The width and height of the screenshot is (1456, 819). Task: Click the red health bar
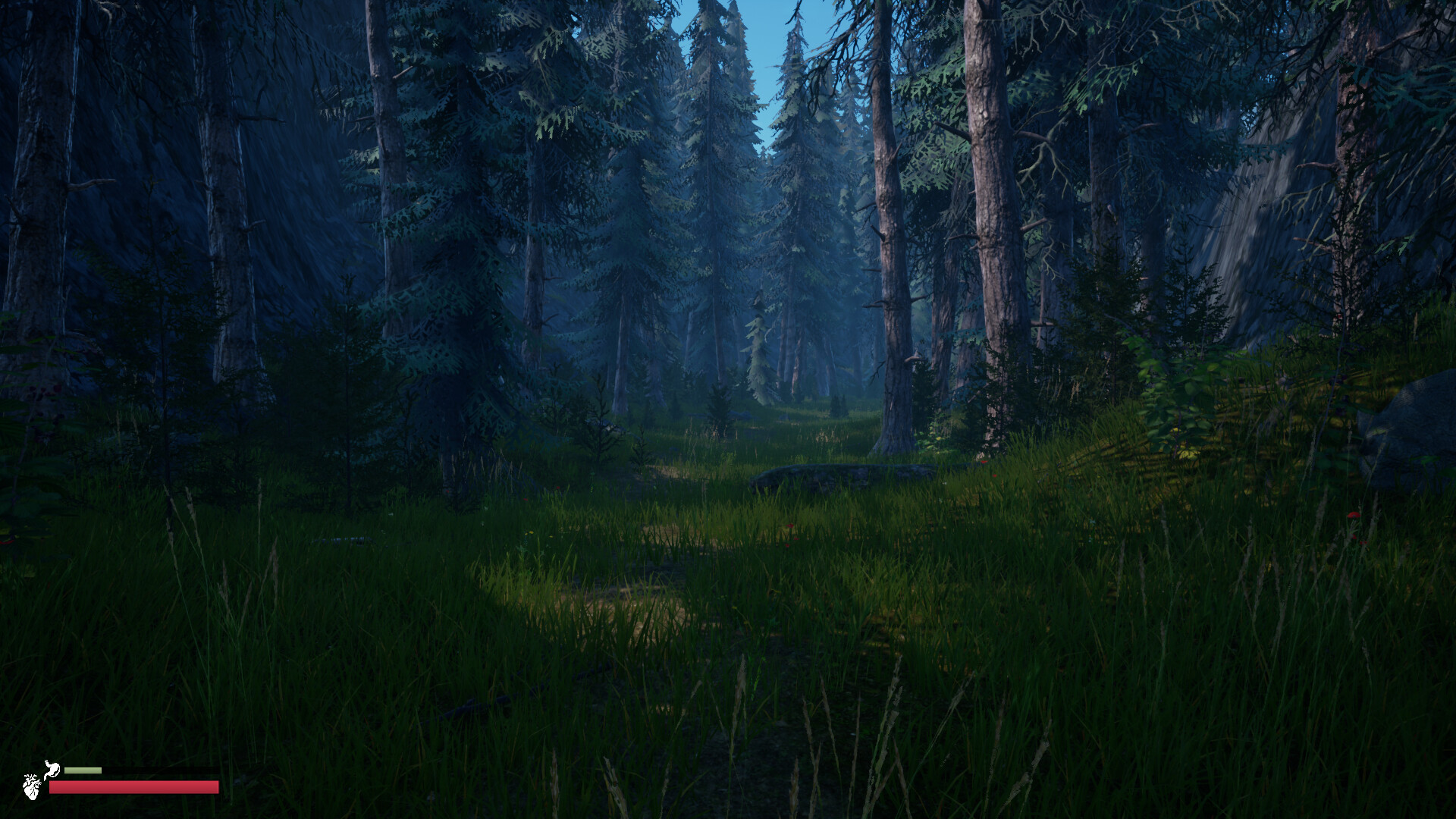click(133, 786)
